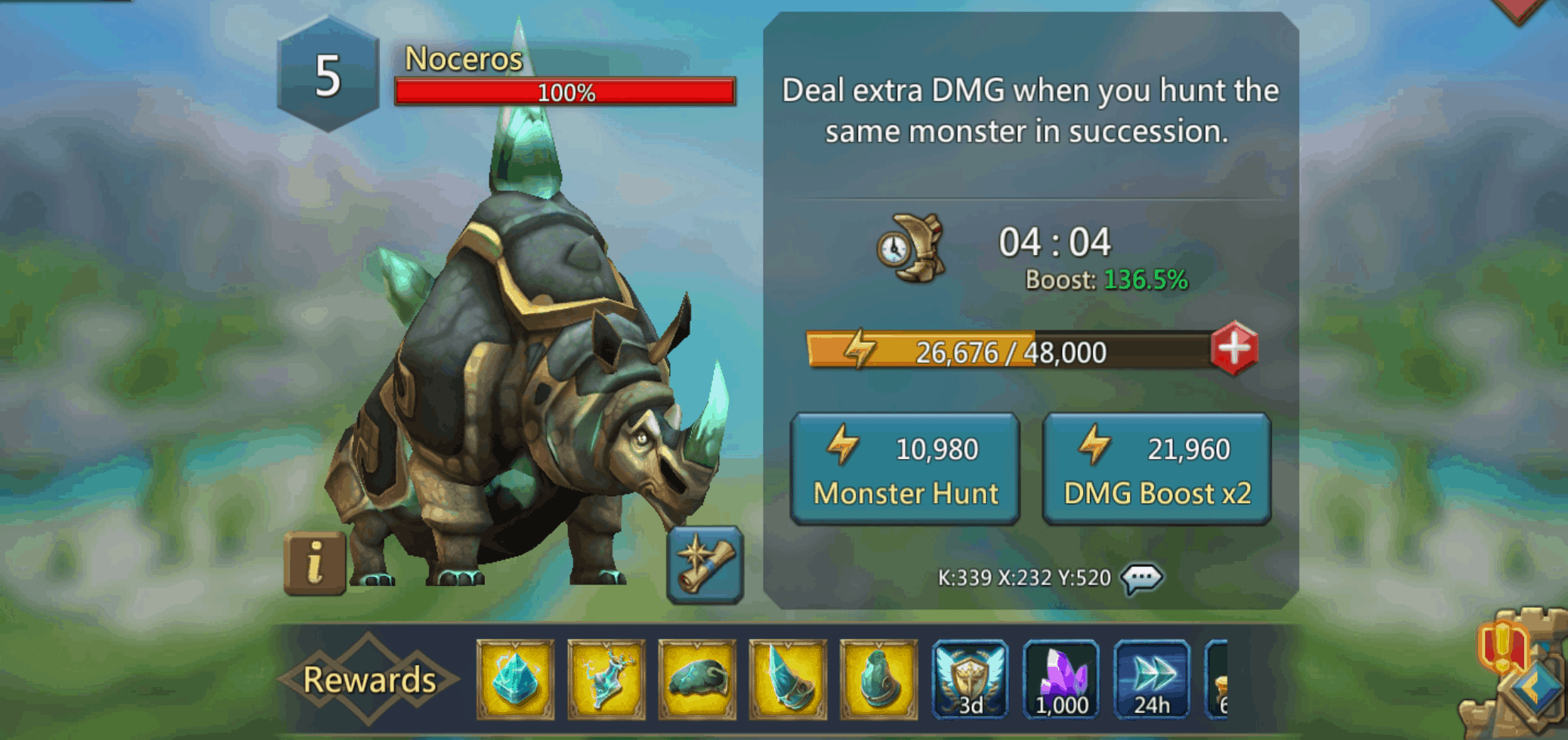Viewport: 1568px width, 740px height.
Task: Attack with the Monster Hunt button
Action: tap(904, 468)
